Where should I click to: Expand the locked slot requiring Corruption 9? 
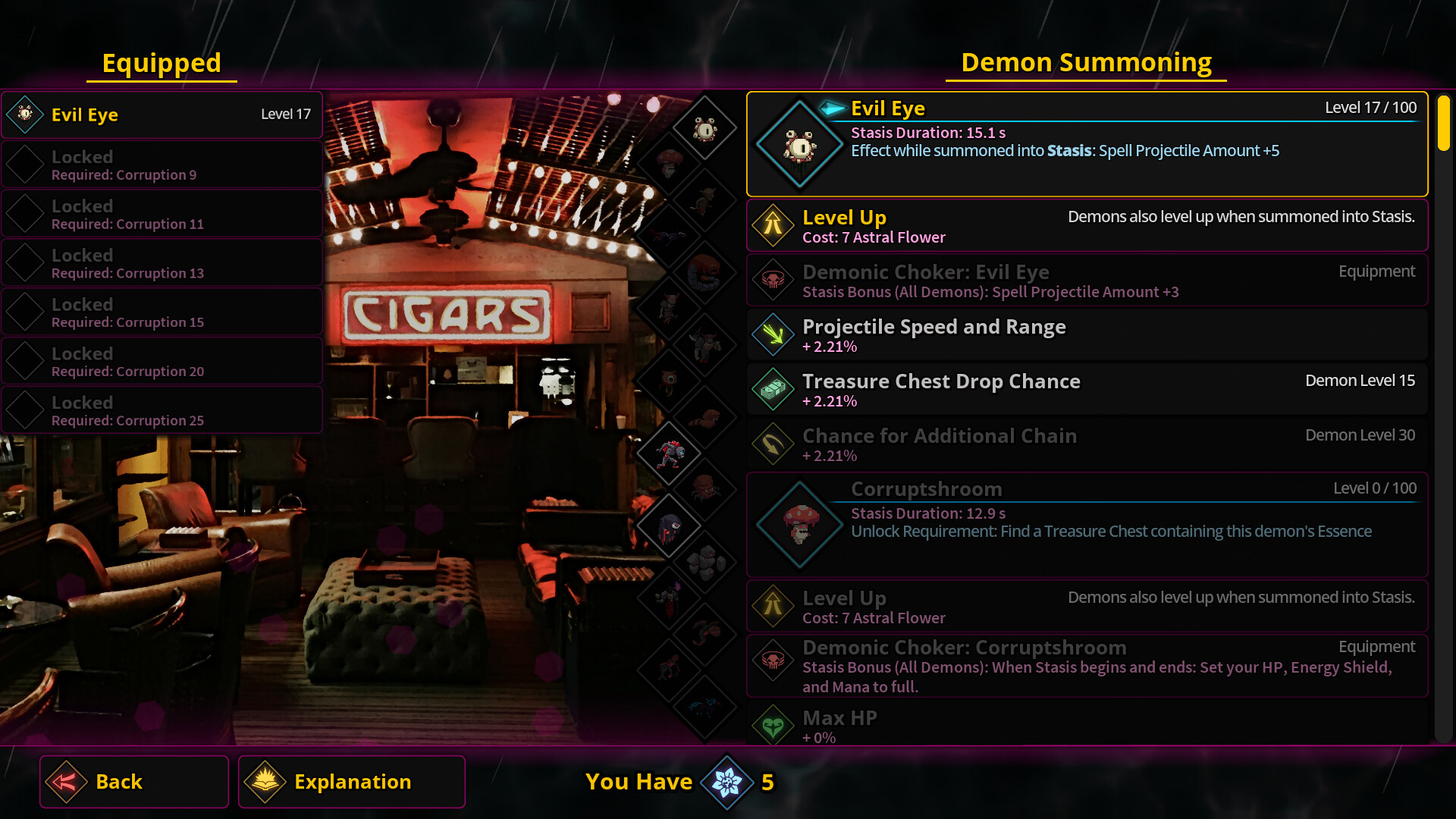coord(162,164)
